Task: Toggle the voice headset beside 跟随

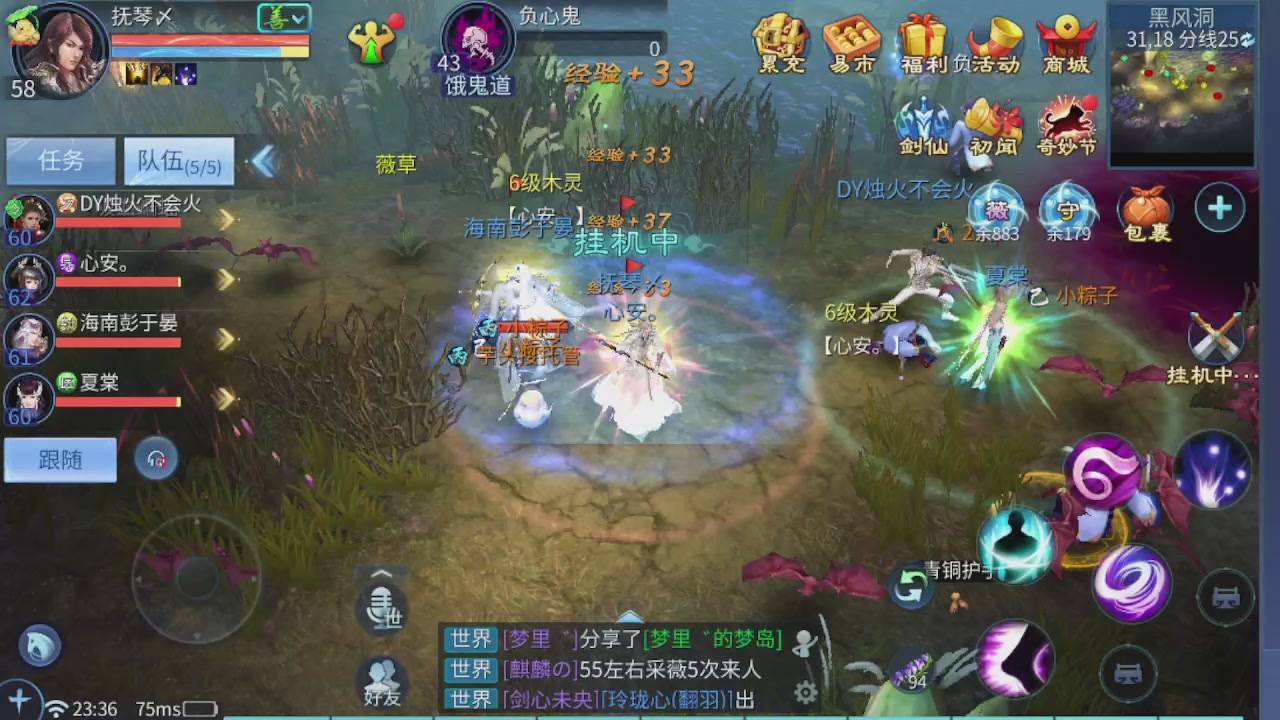Action: 157,458
